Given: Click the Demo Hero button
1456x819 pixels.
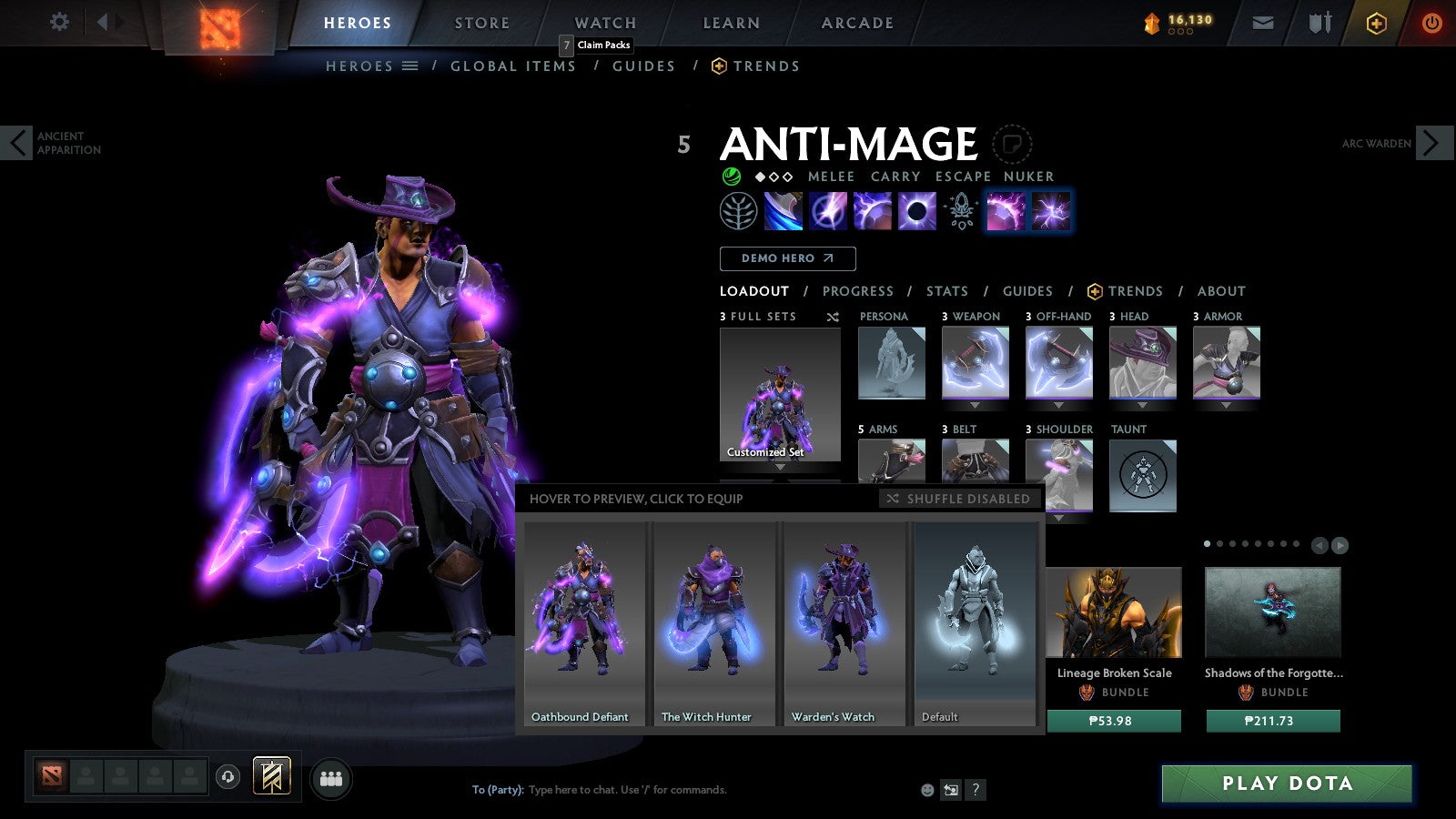Looking at the screenshot, I should coord(787,258).
